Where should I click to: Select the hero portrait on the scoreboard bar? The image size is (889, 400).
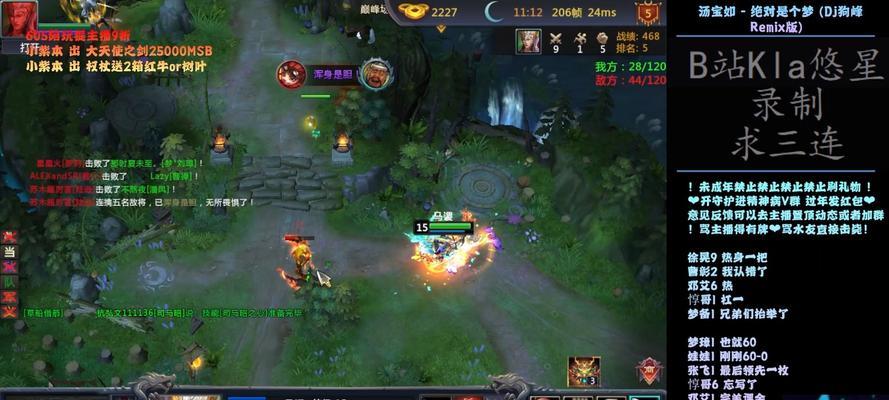click(x=528, y=41)
